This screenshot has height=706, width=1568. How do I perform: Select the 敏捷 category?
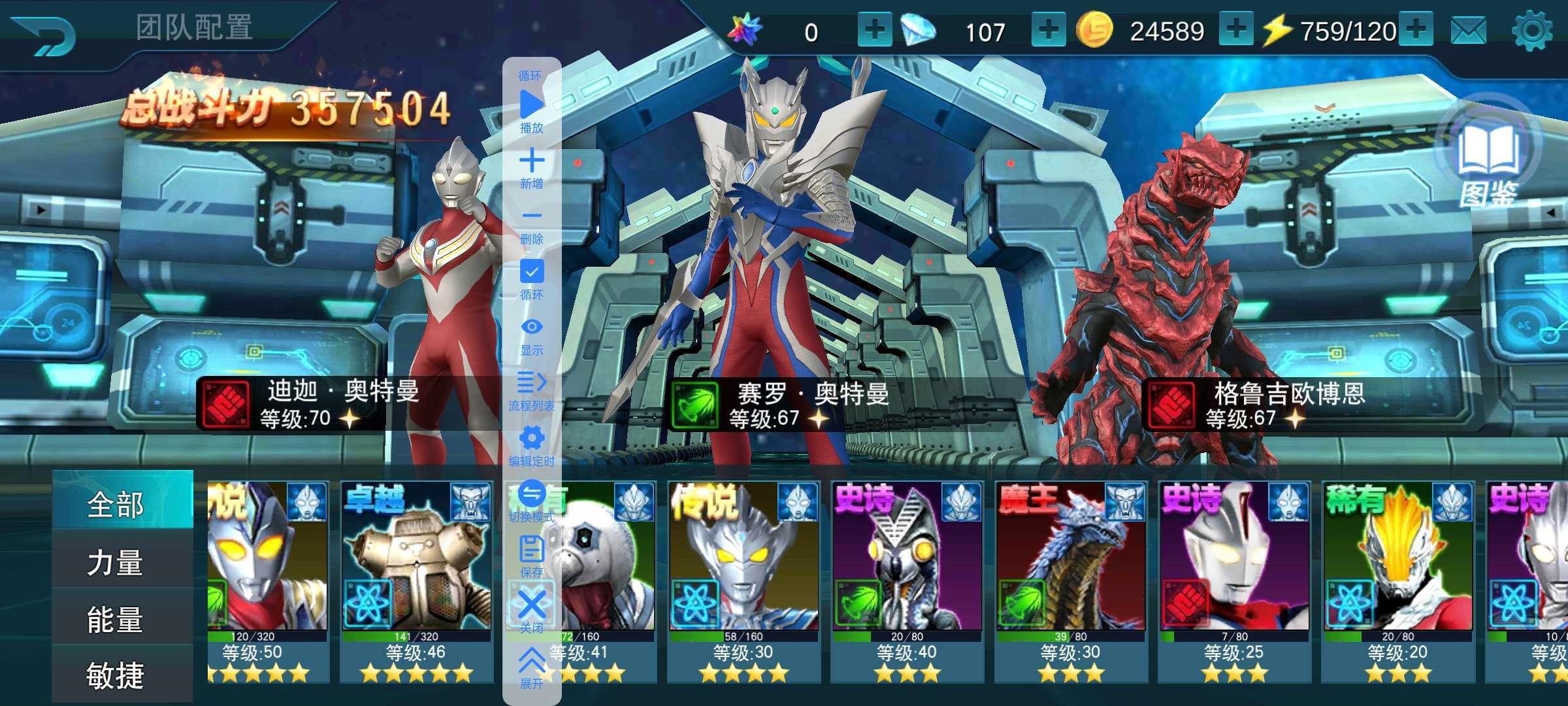[116, 675]
